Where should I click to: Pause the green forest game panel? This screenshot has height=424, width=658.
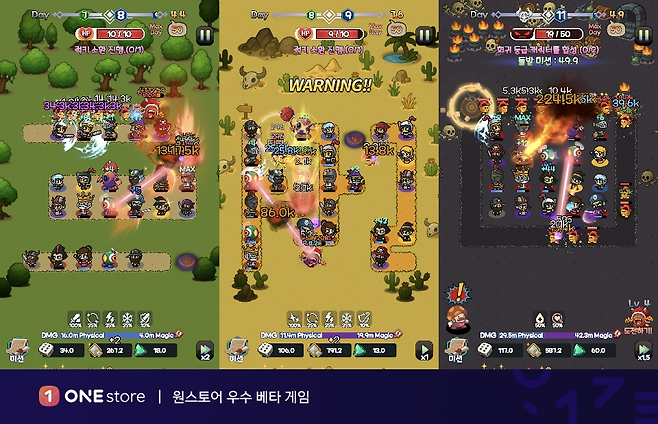click(207, 35)
